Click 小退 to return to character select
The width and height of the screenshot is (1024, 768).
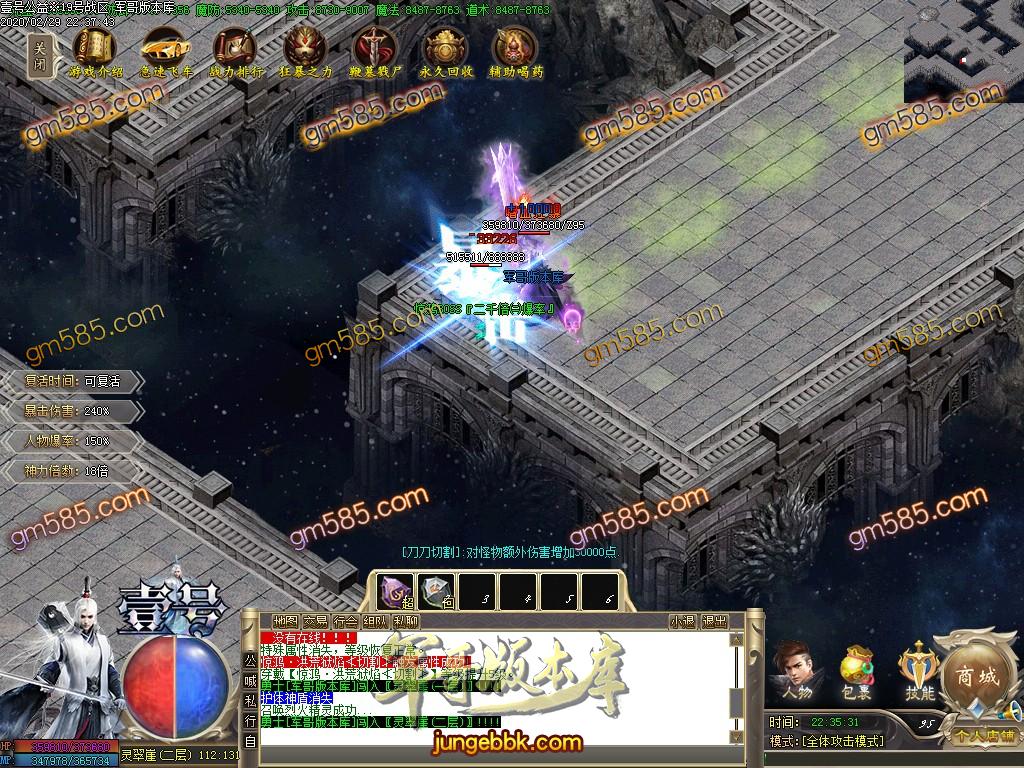683,621
